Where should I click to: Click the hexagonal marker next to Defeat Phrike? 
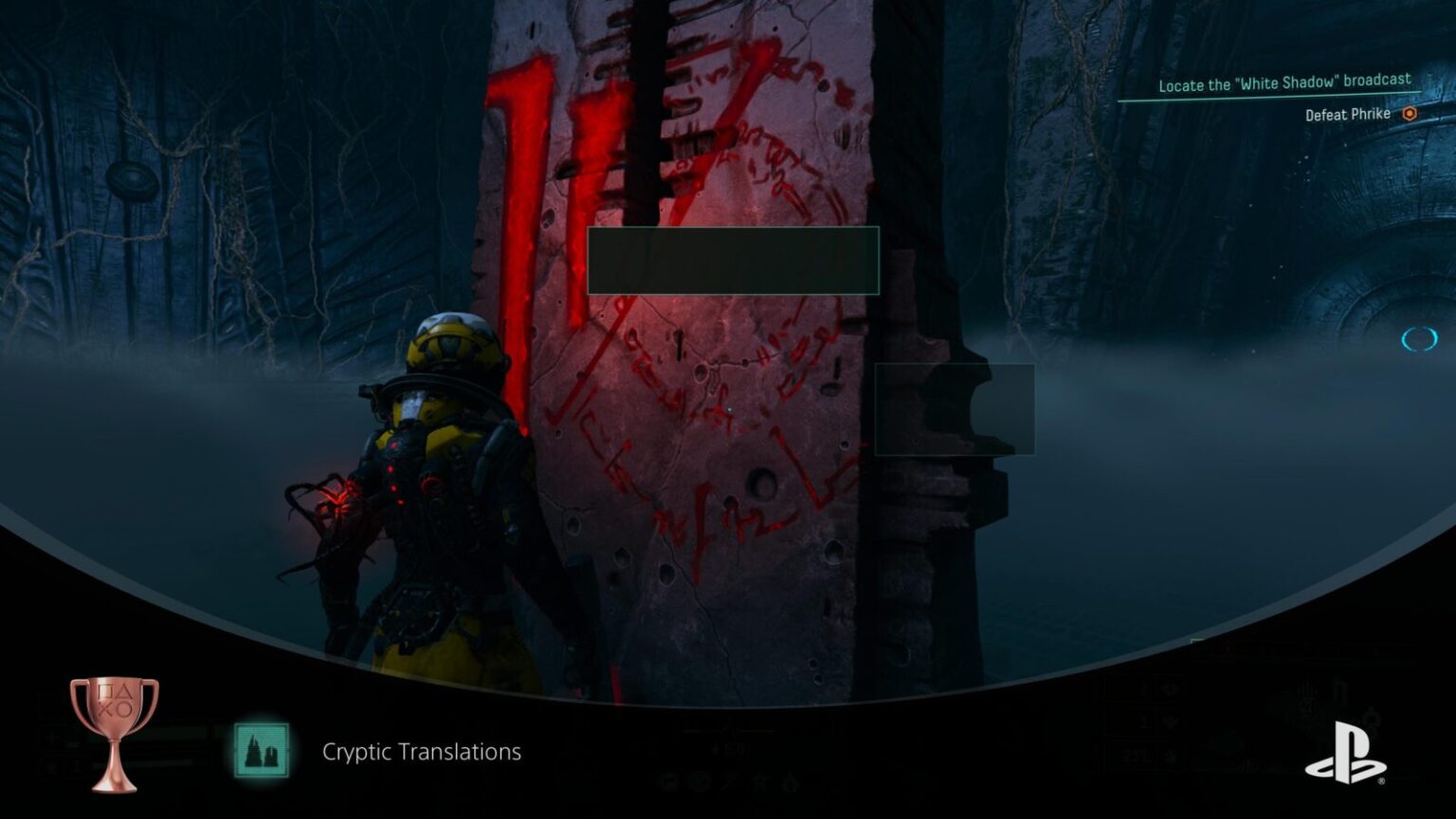click(x=1409, y=114)
